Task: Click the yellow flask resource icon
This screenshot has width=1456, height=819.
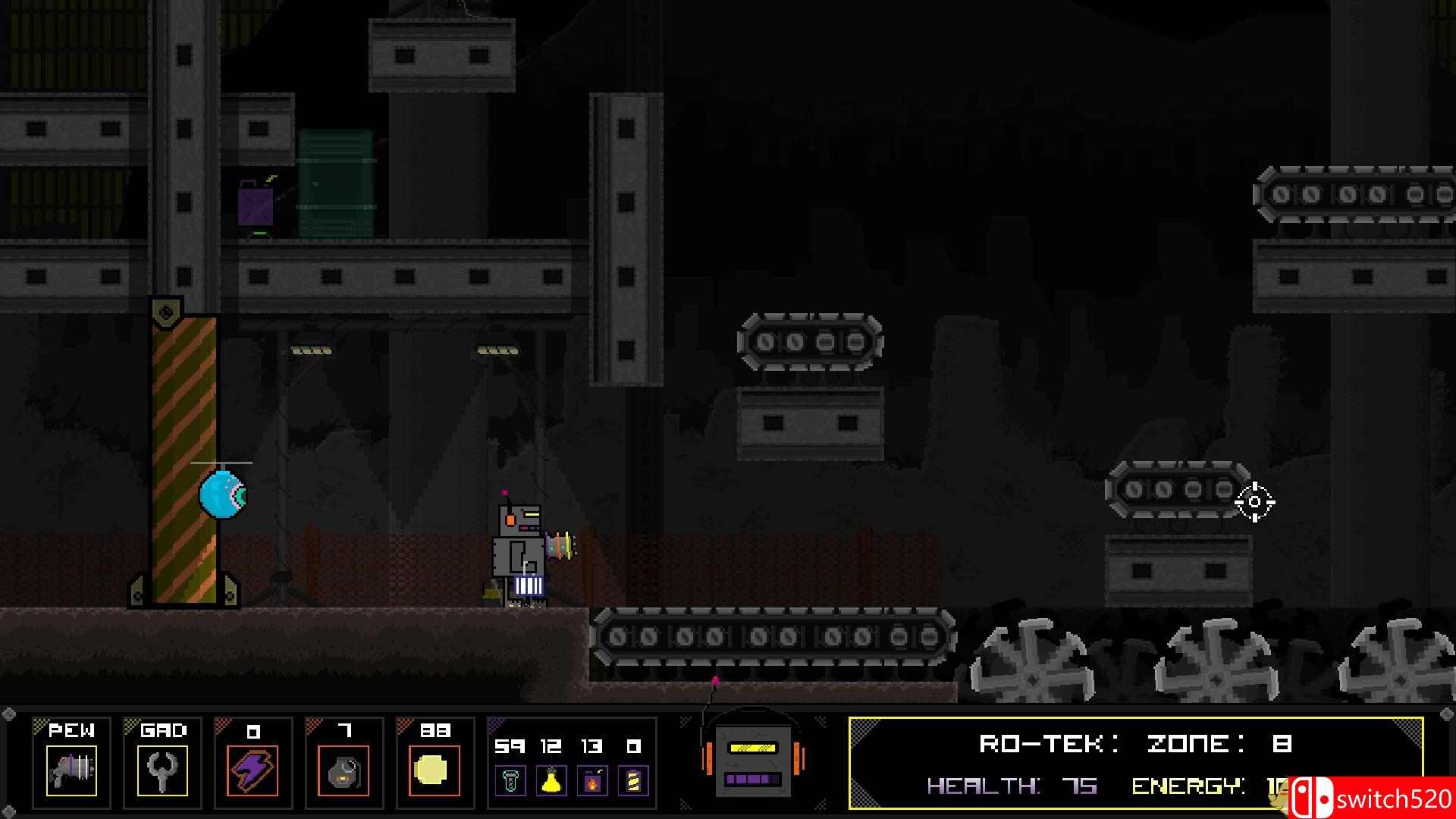Action: pos(552,781)
